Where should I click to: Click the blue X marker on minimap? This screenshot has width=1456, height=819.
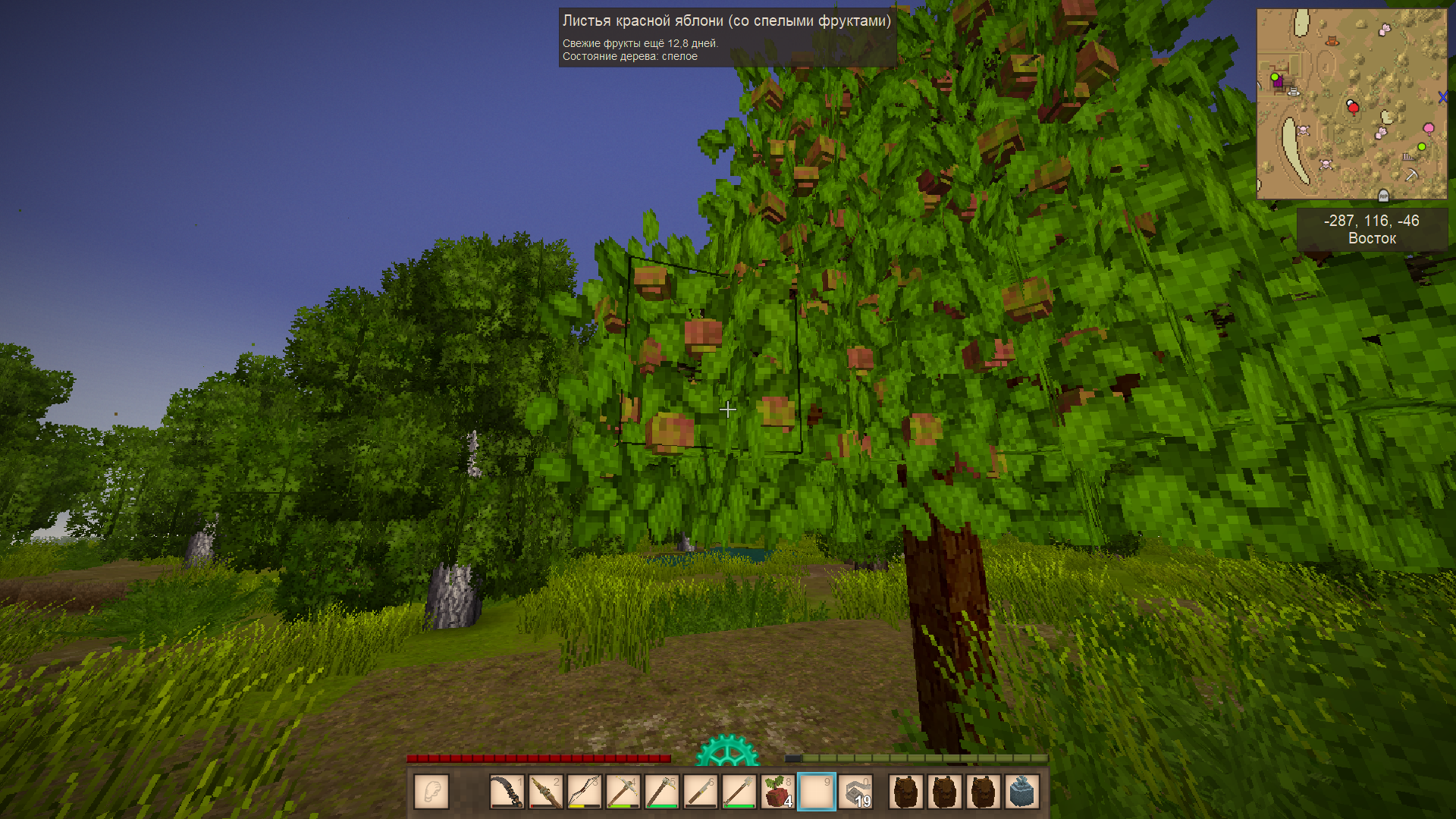[1442, 97]
